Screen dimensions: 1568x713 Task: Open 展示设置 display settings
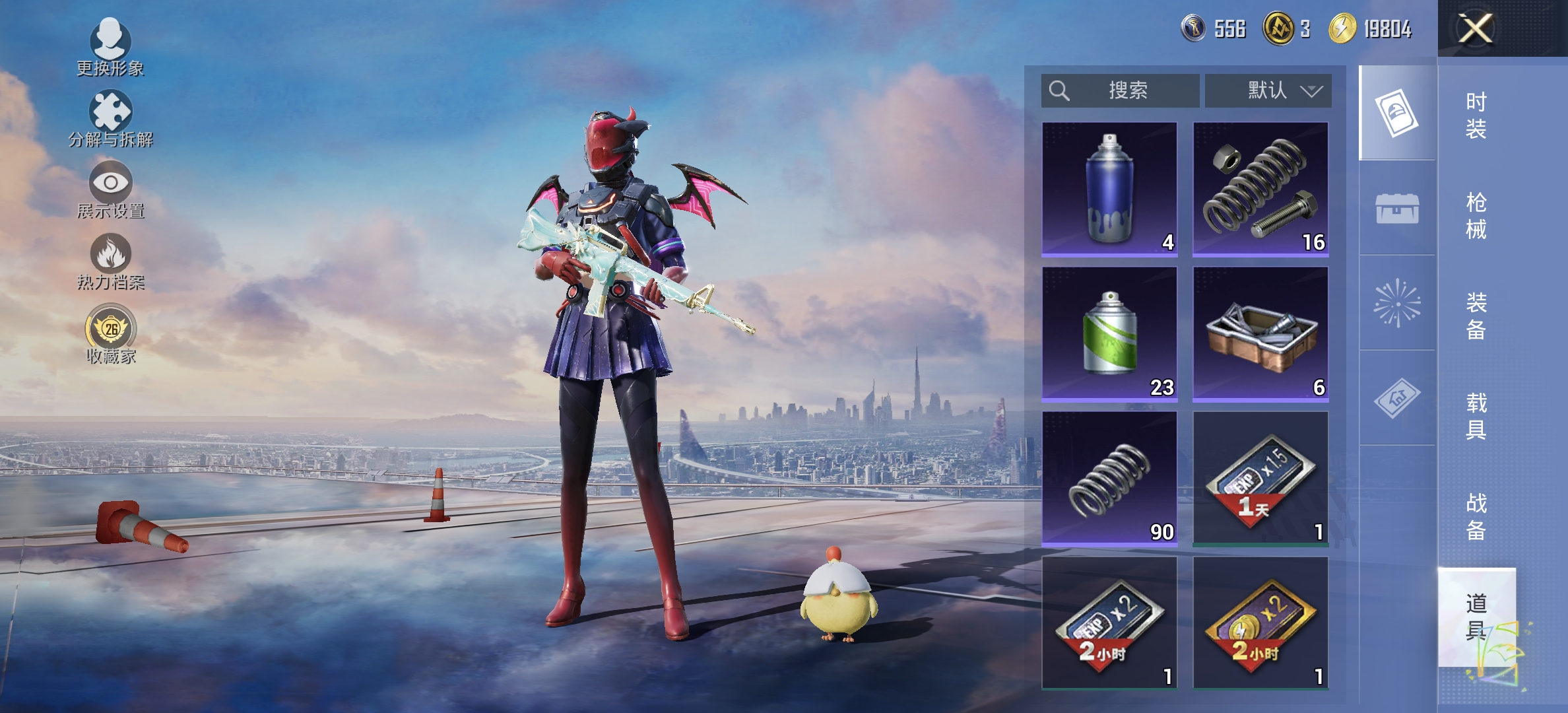(x=110, y=190)
